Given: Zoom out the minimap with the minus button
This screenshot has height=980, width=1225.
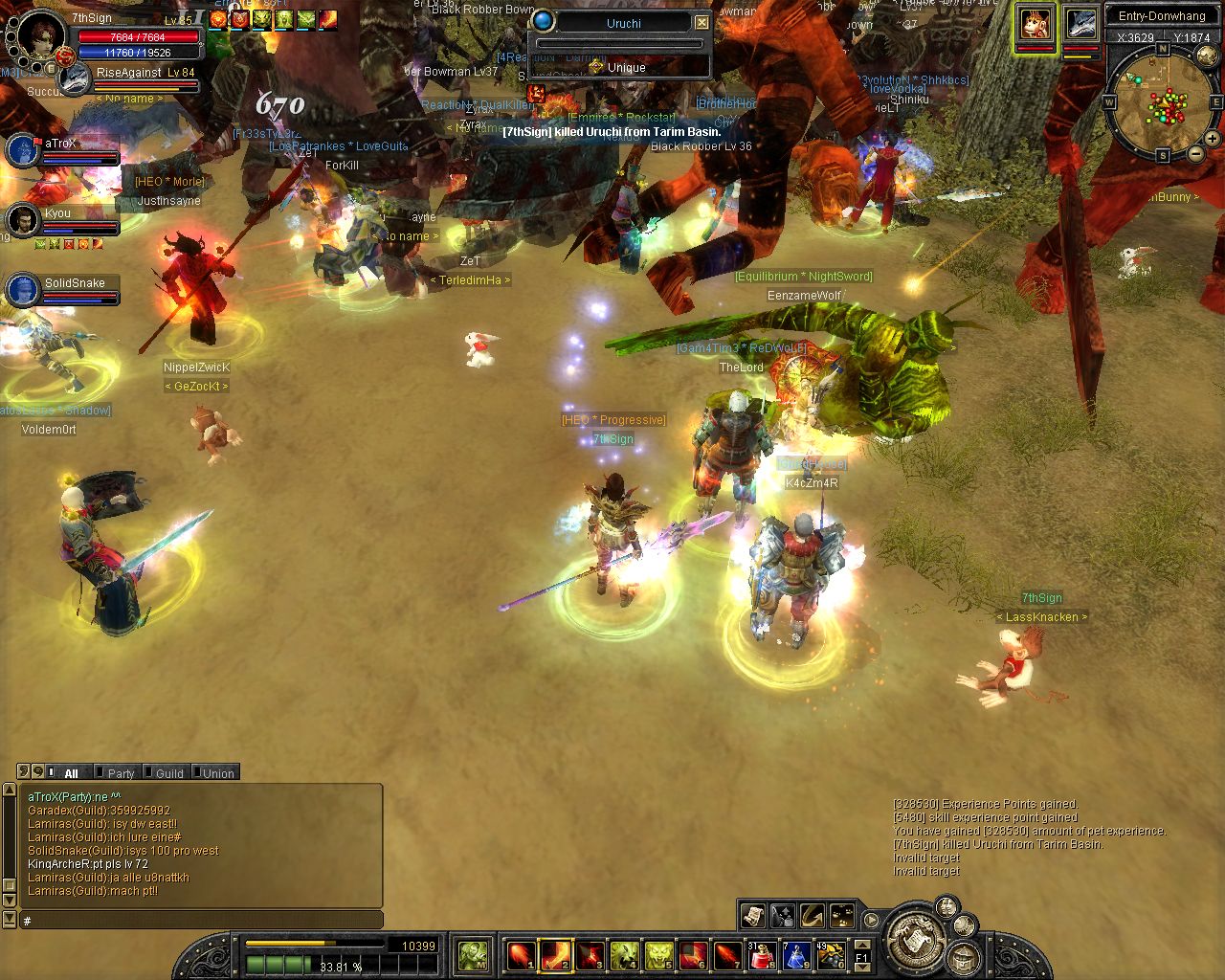Looking at the screenshot, I should click(x=1195, y=153).
